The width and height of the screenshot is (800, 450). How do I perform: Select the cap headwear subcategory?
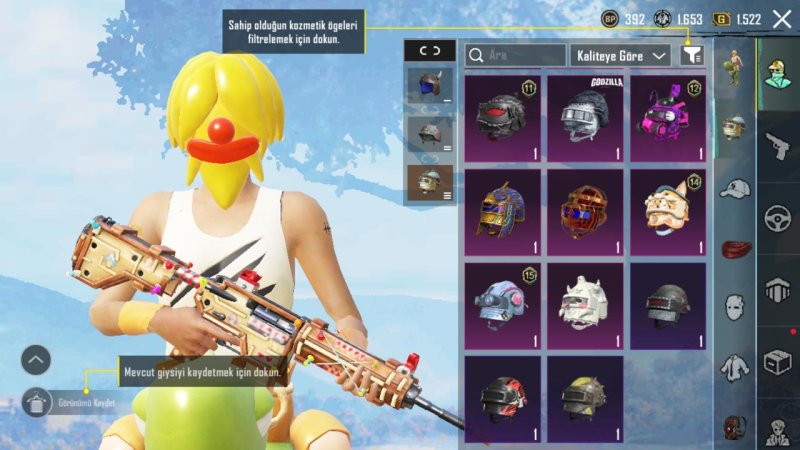point(735,189)
